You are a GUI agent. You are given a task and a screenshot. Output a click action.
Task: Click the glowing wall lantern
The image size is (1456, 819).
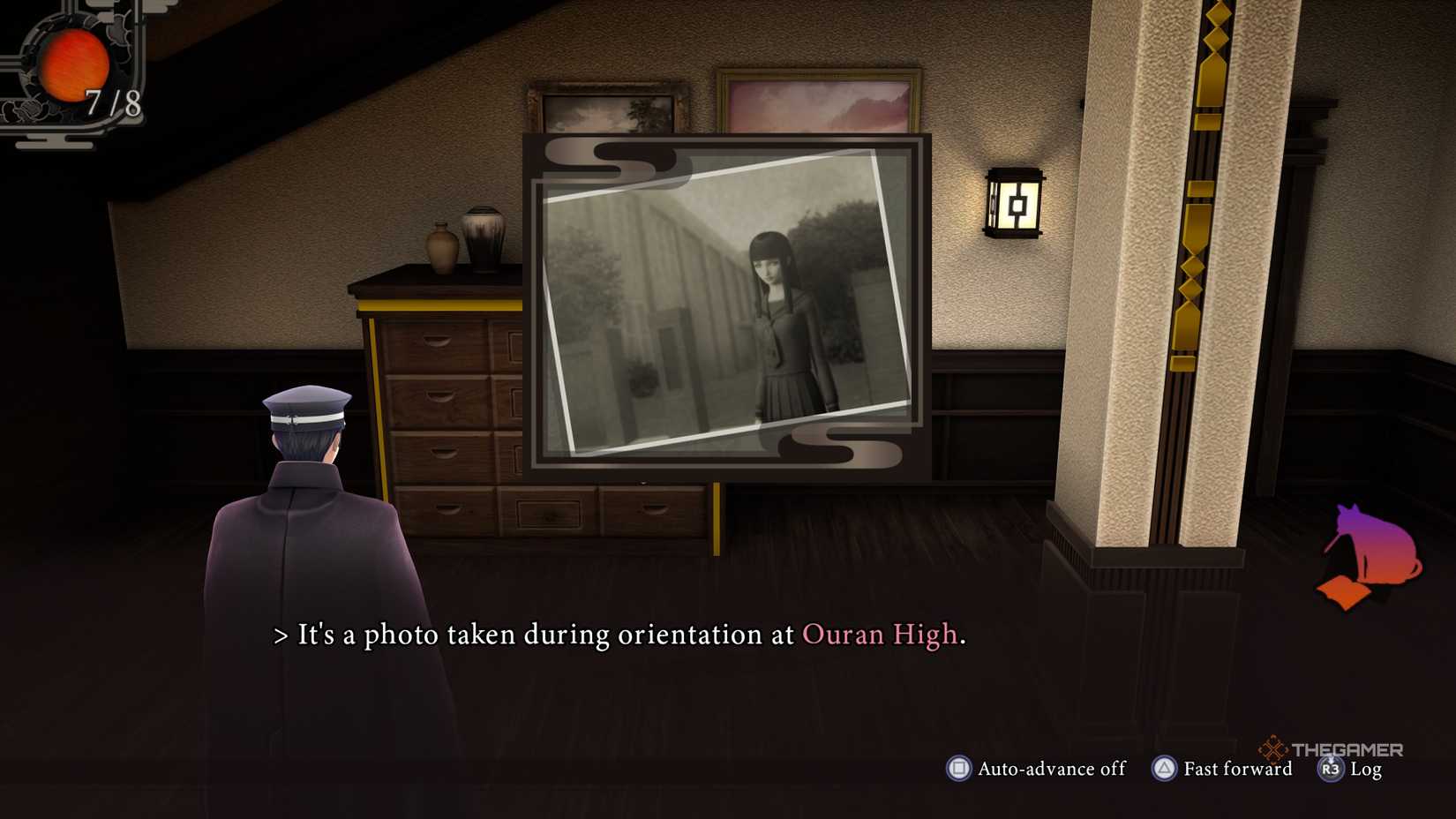[x=1017, y=204]
